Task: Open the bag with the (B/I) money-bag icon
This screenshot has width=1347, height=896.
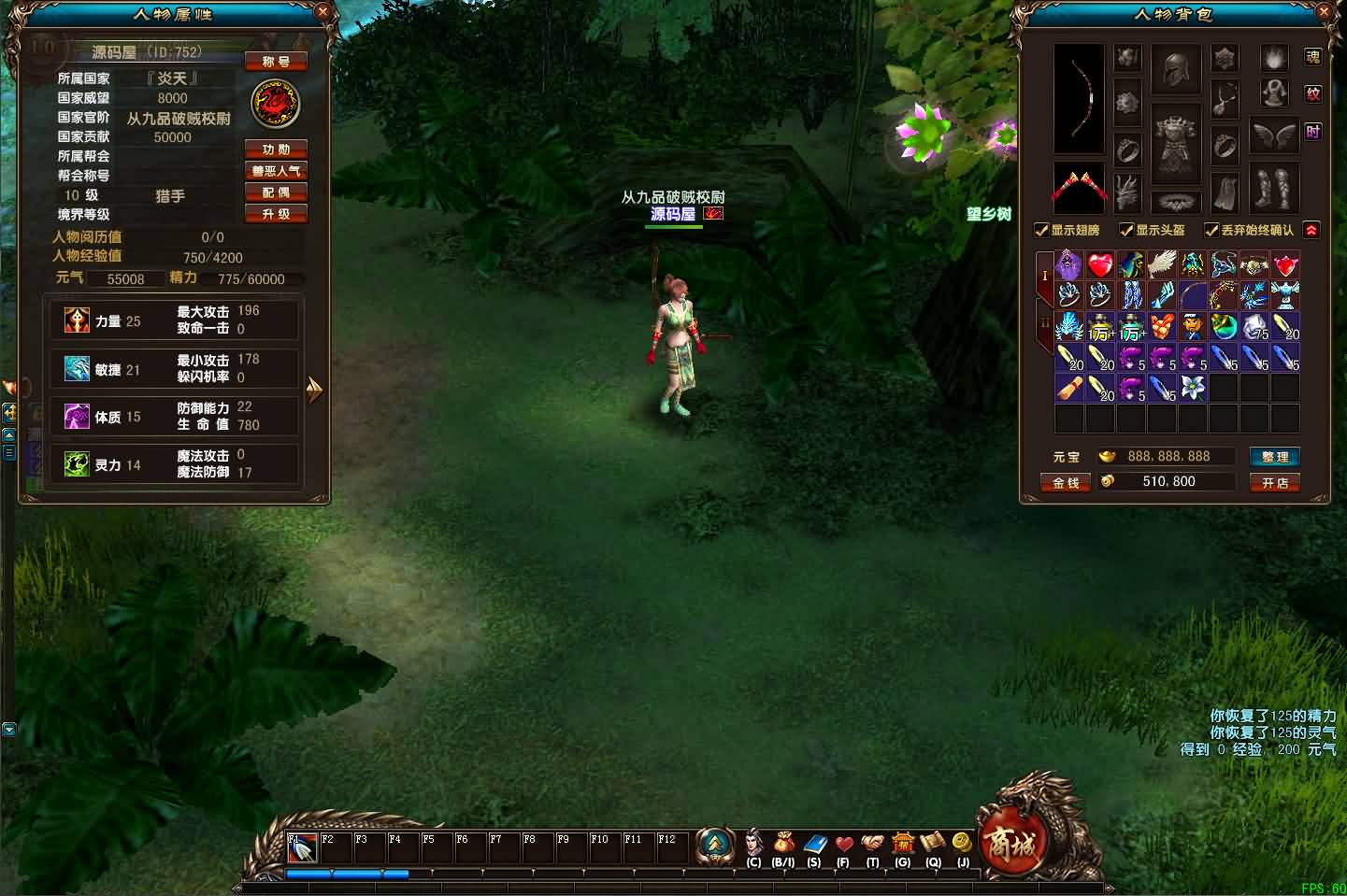Action: (x=783, y=842)
